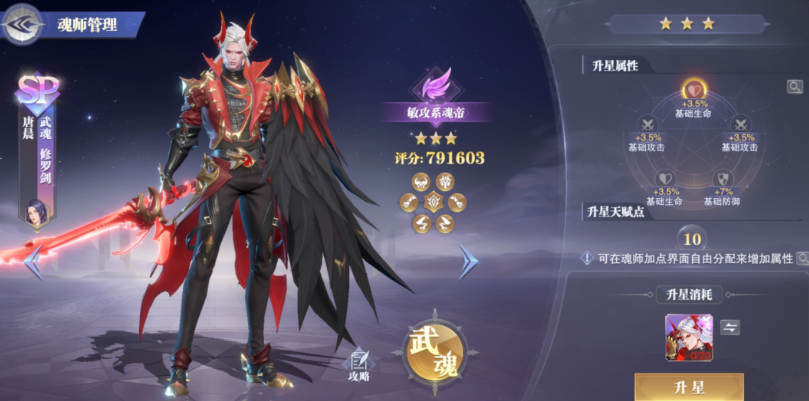Tap the 升星 star-up button
The height and width of the screenshot is (401, 809).
click(688, 387)
